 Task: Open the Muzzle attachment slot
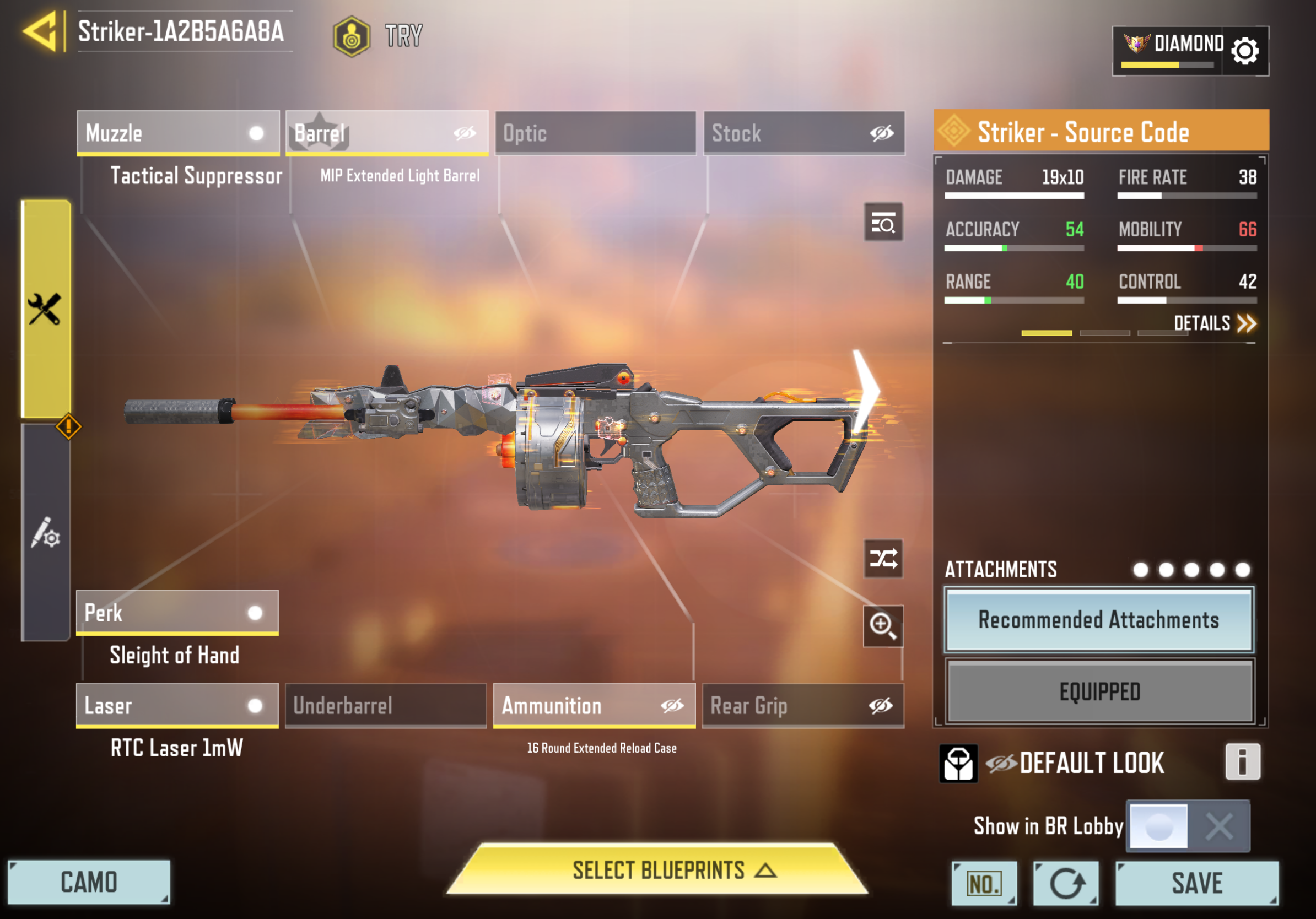pyautogui.click(x=177, y=133)
